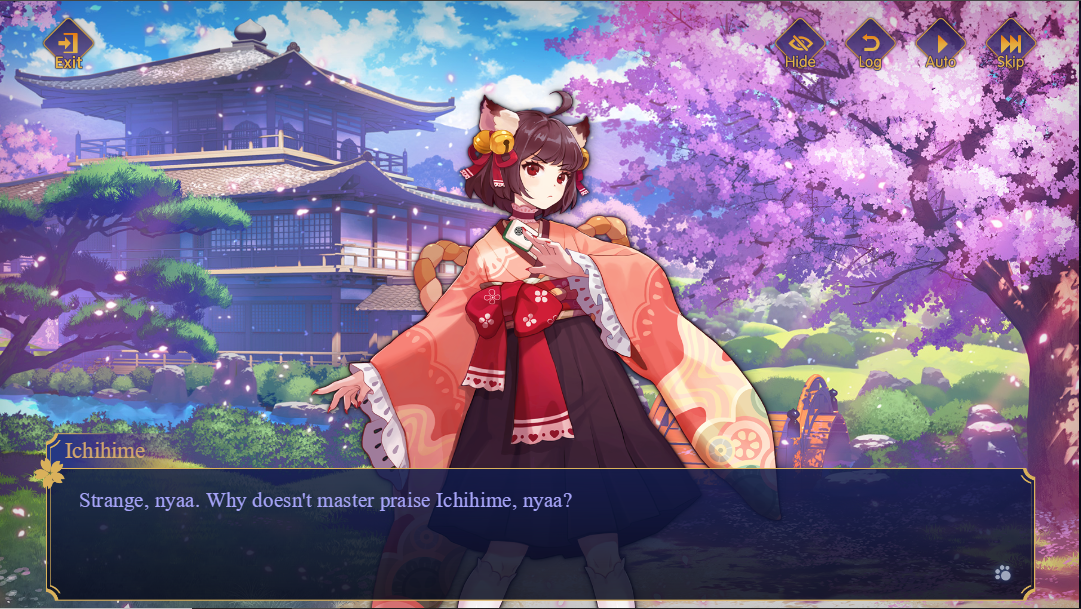This screenshot has height=609, width=1081.
Task: Turn on Auto play
Action: click(x=940, y=45)
